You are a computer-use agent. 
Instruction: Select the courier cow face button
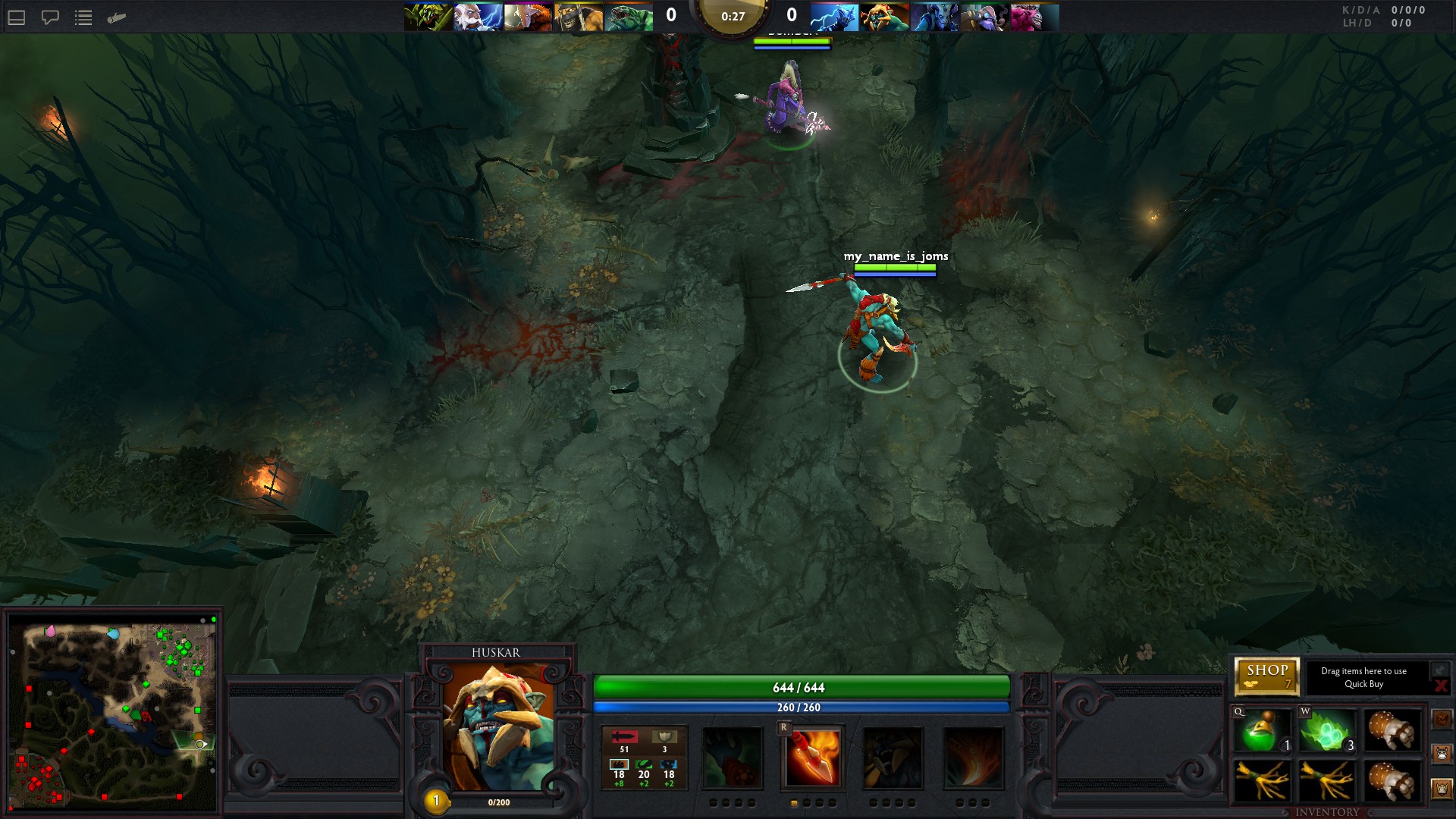tap(1442, 753)
